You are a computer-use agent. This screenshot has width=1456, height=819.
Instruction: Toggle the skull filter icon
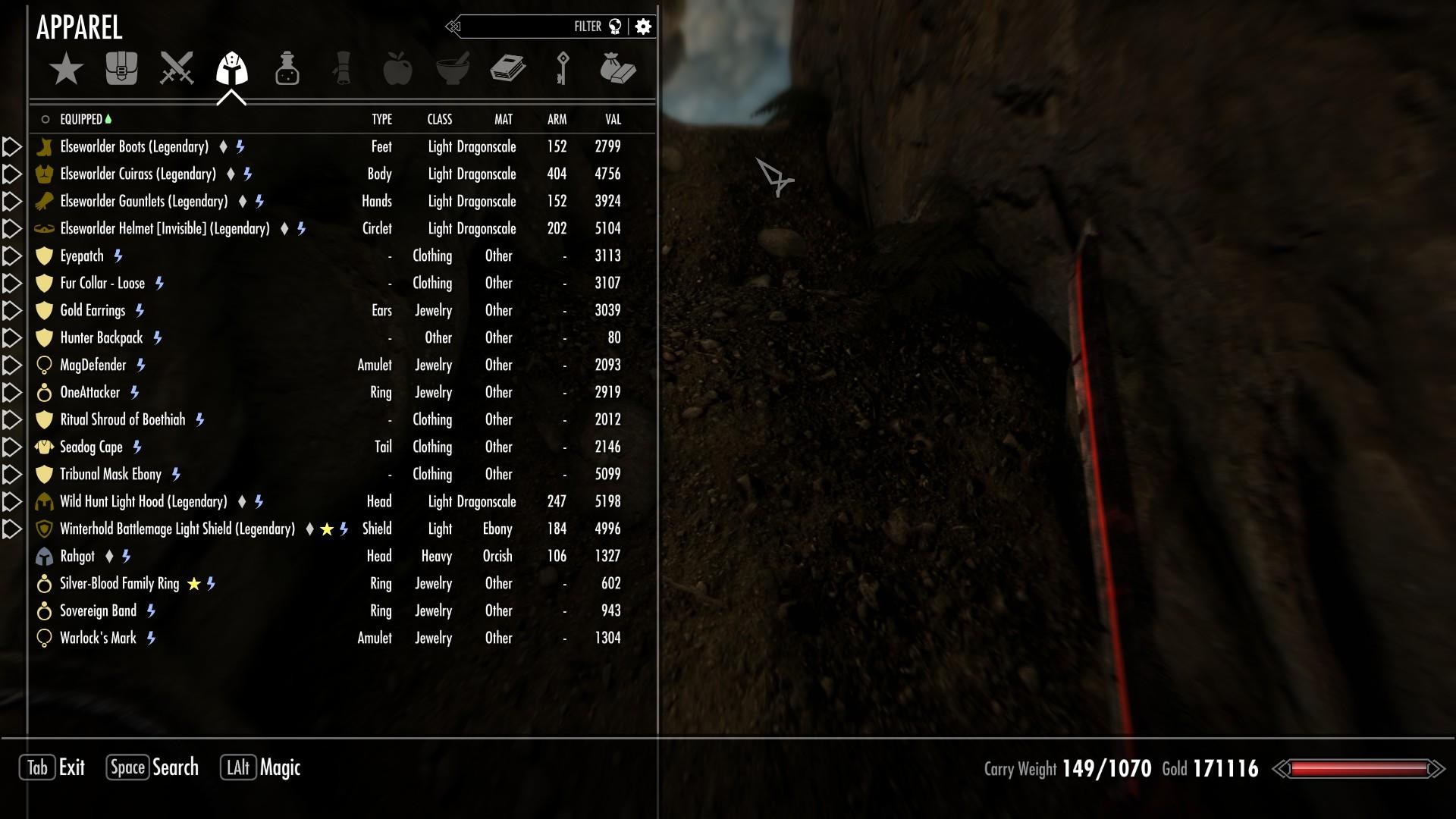[x=616, y=25]
